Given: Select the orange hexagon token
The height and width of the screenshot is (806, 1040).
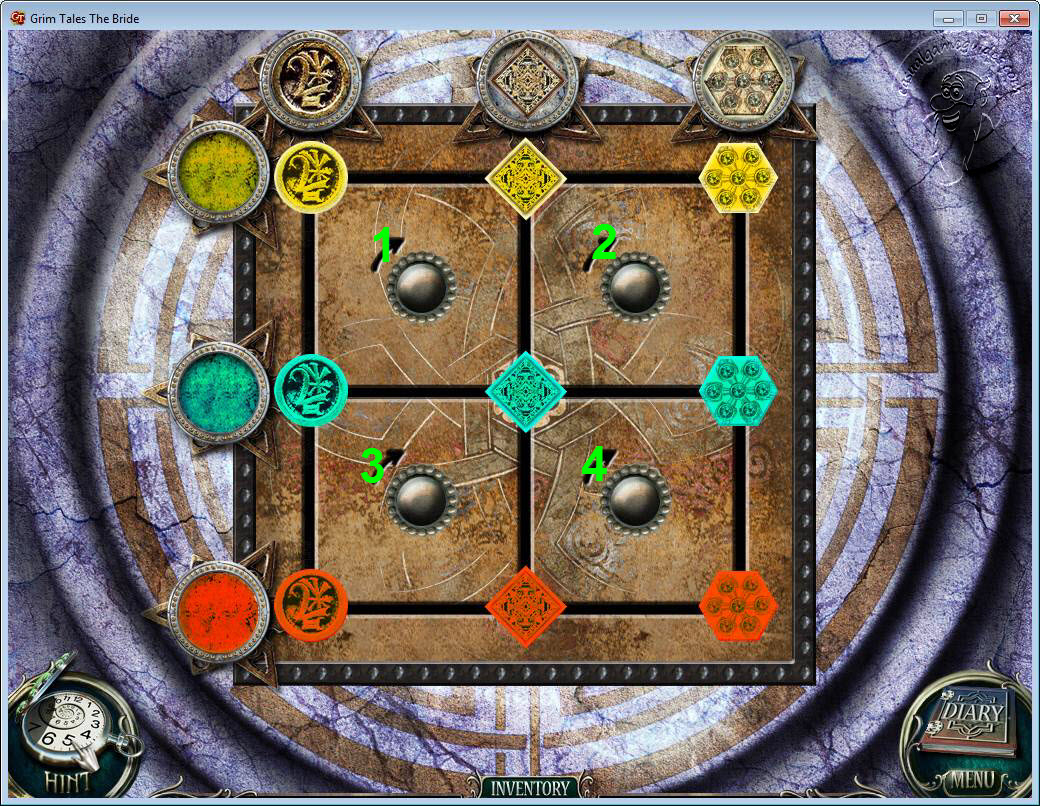Looking at the screenshot, I should point(738,604).
